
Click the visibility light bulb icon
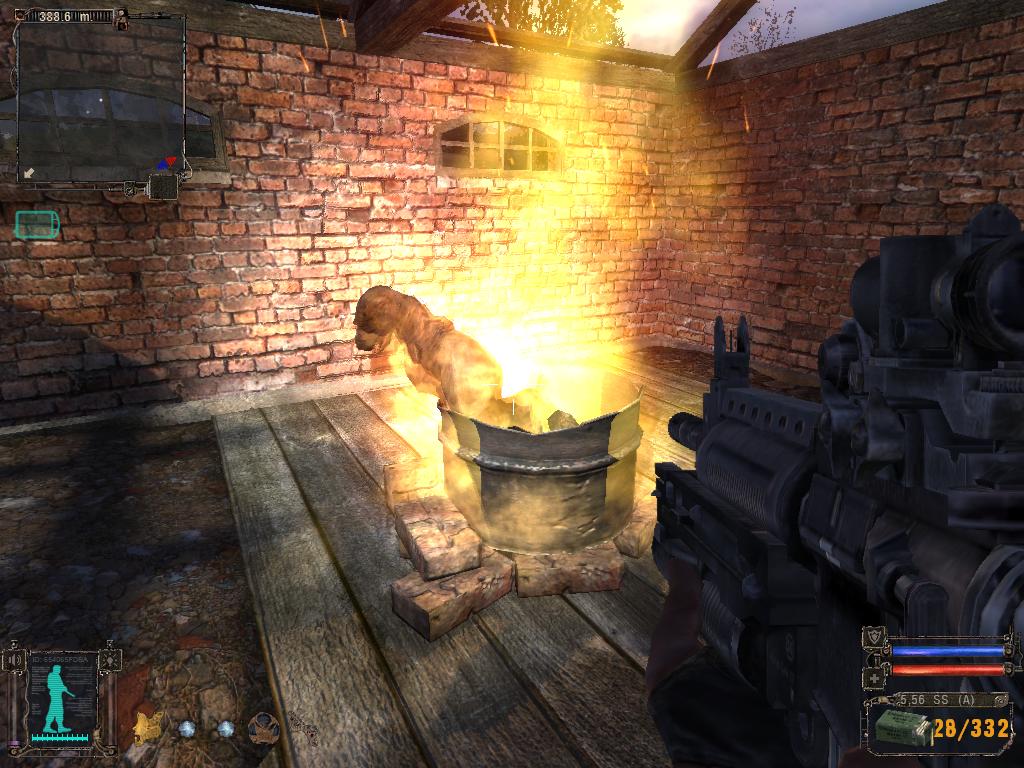(x=112, y=660)
